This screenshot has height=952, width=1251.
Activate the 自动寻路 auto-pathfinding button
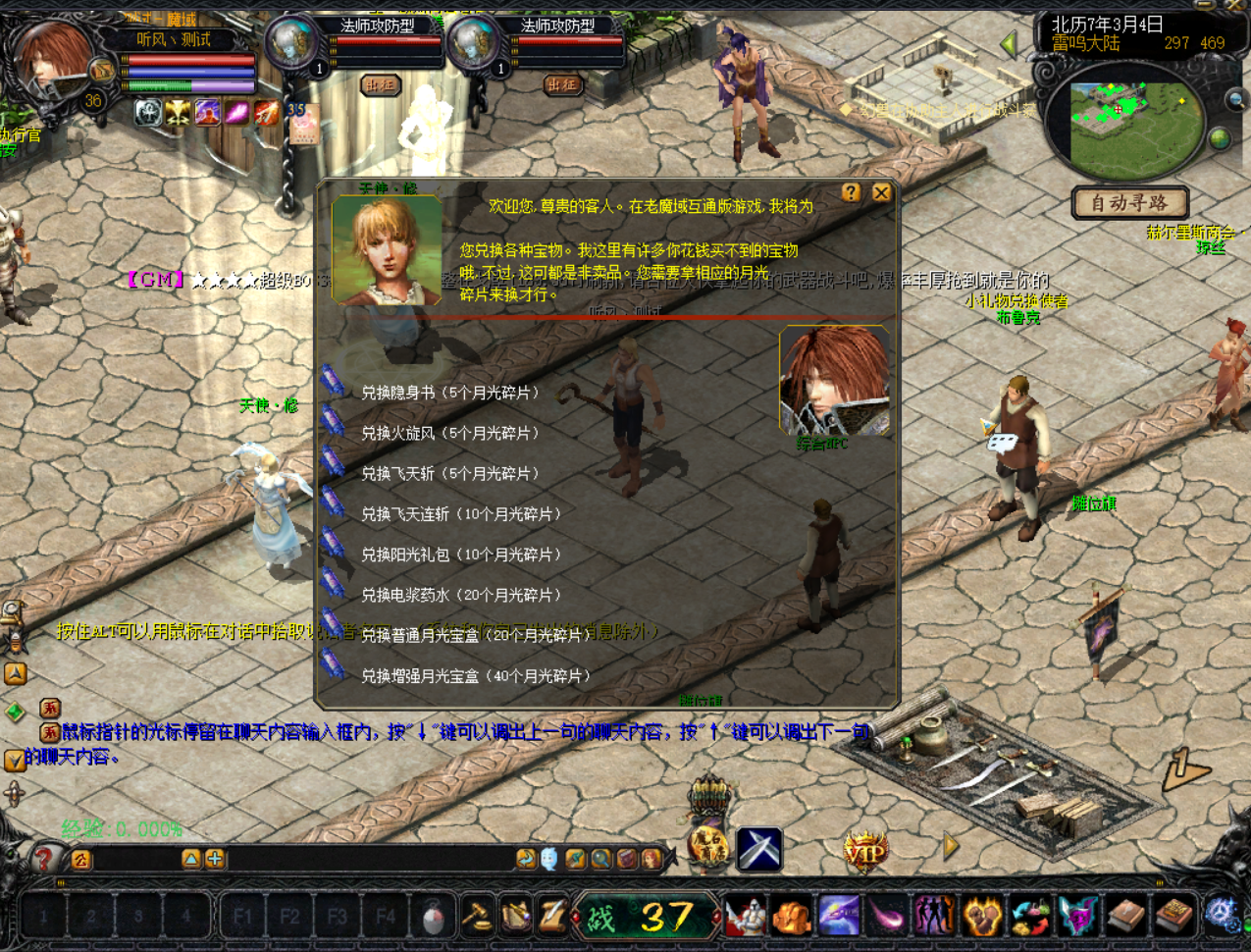[x=1129, y=203]
